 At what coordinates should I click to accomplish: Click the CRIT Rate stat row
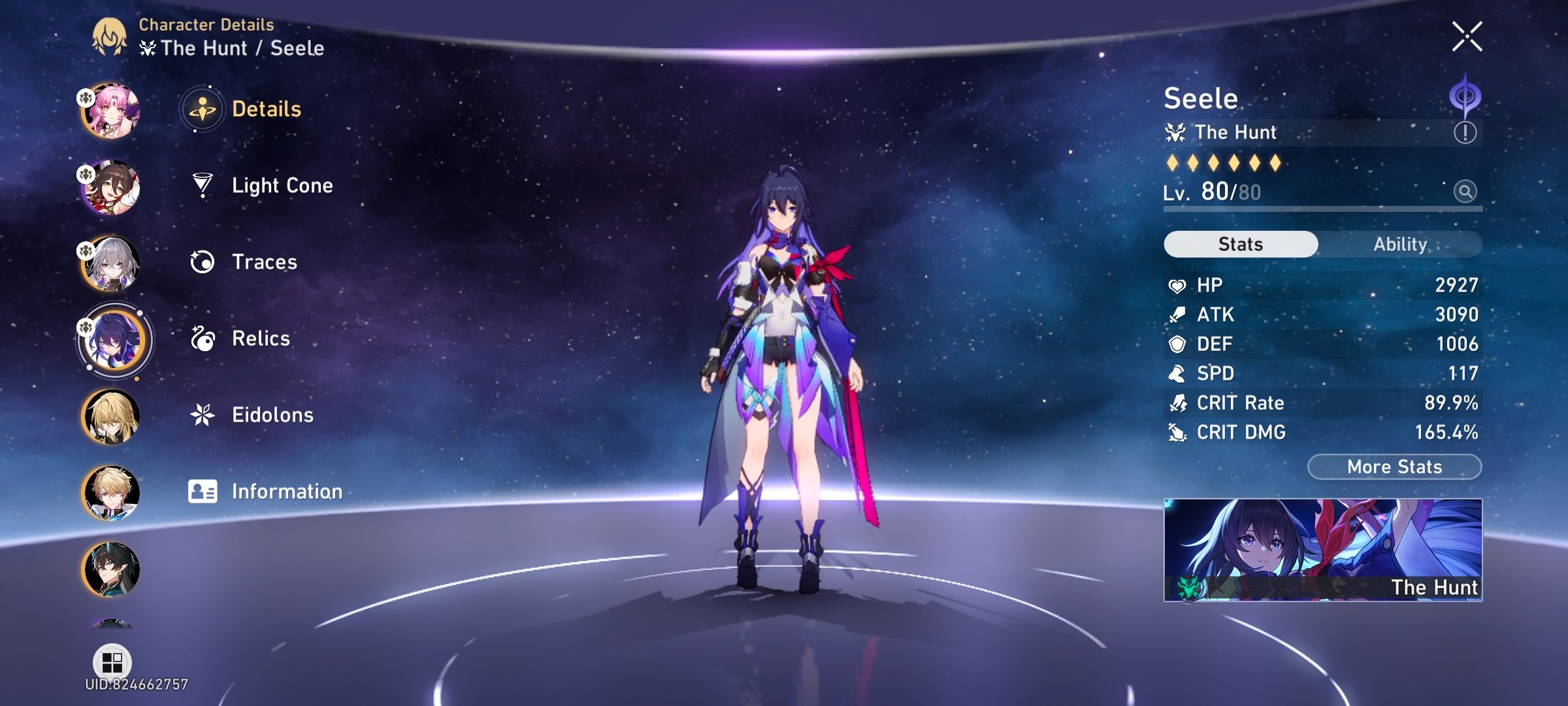click(1320, 403)
